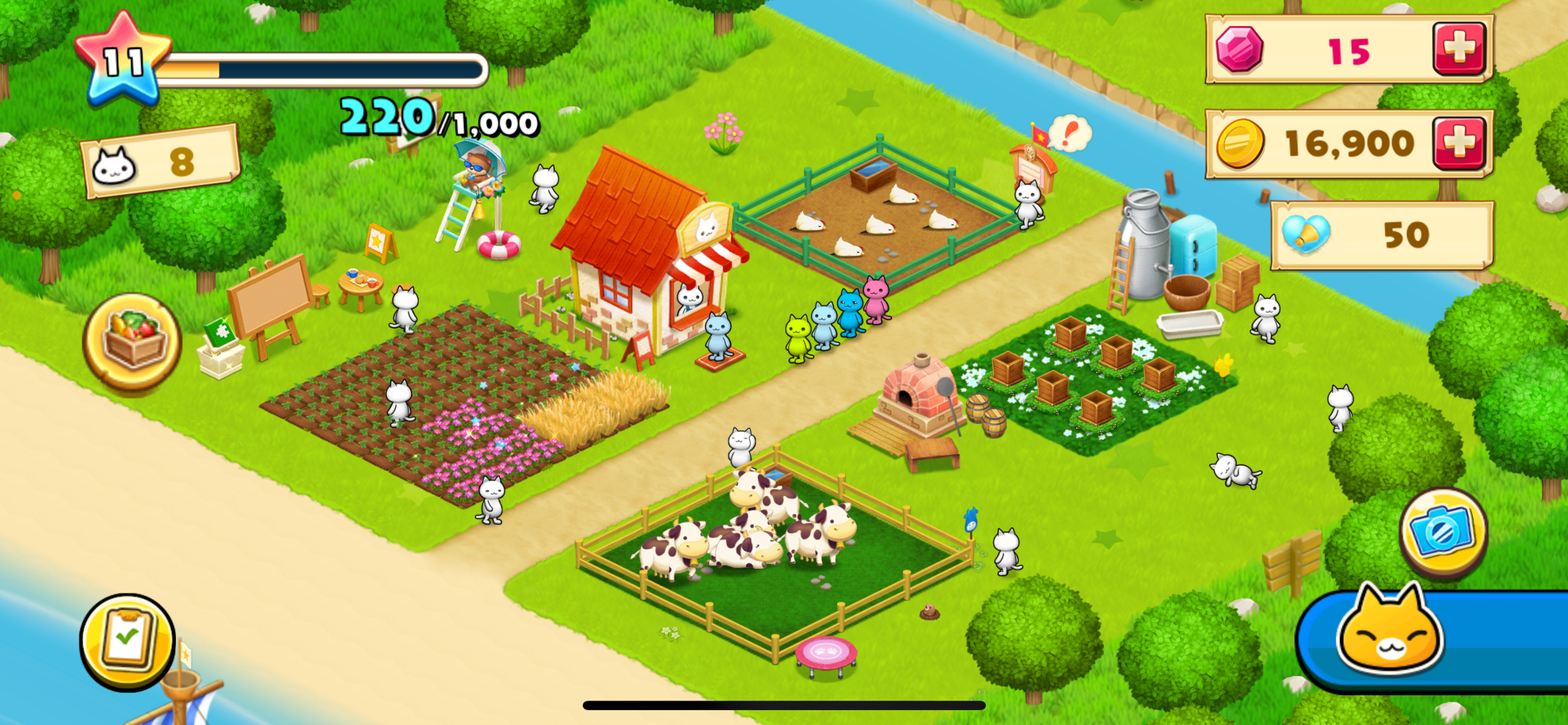The image size is (1568, 725).
Task: Open the clipboard checklist tasks
Action: coord(127,640)
